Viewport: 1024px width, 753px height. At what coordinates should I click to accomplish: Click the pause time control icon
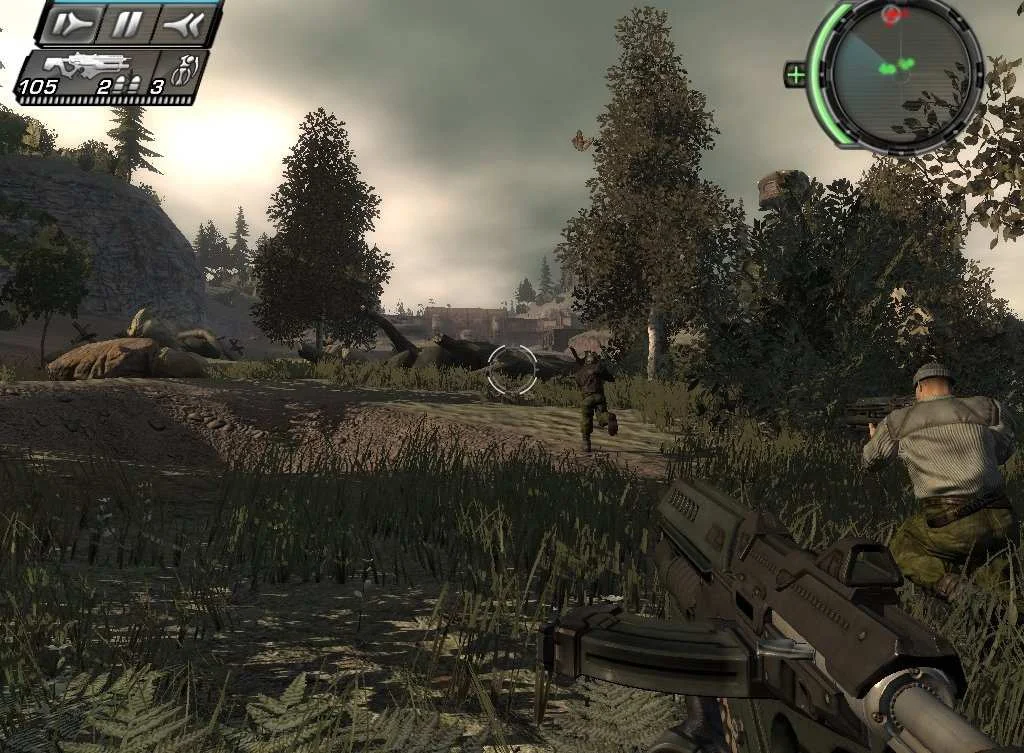click(x=128, y=23)
